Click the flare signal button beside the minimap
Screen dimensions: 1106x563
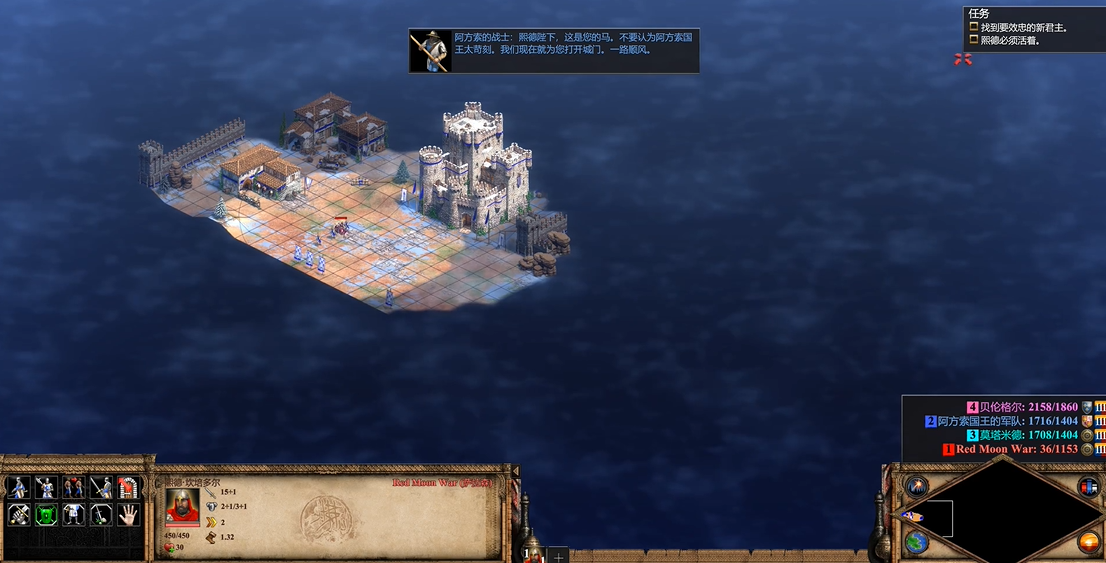(x=916, y=487)
